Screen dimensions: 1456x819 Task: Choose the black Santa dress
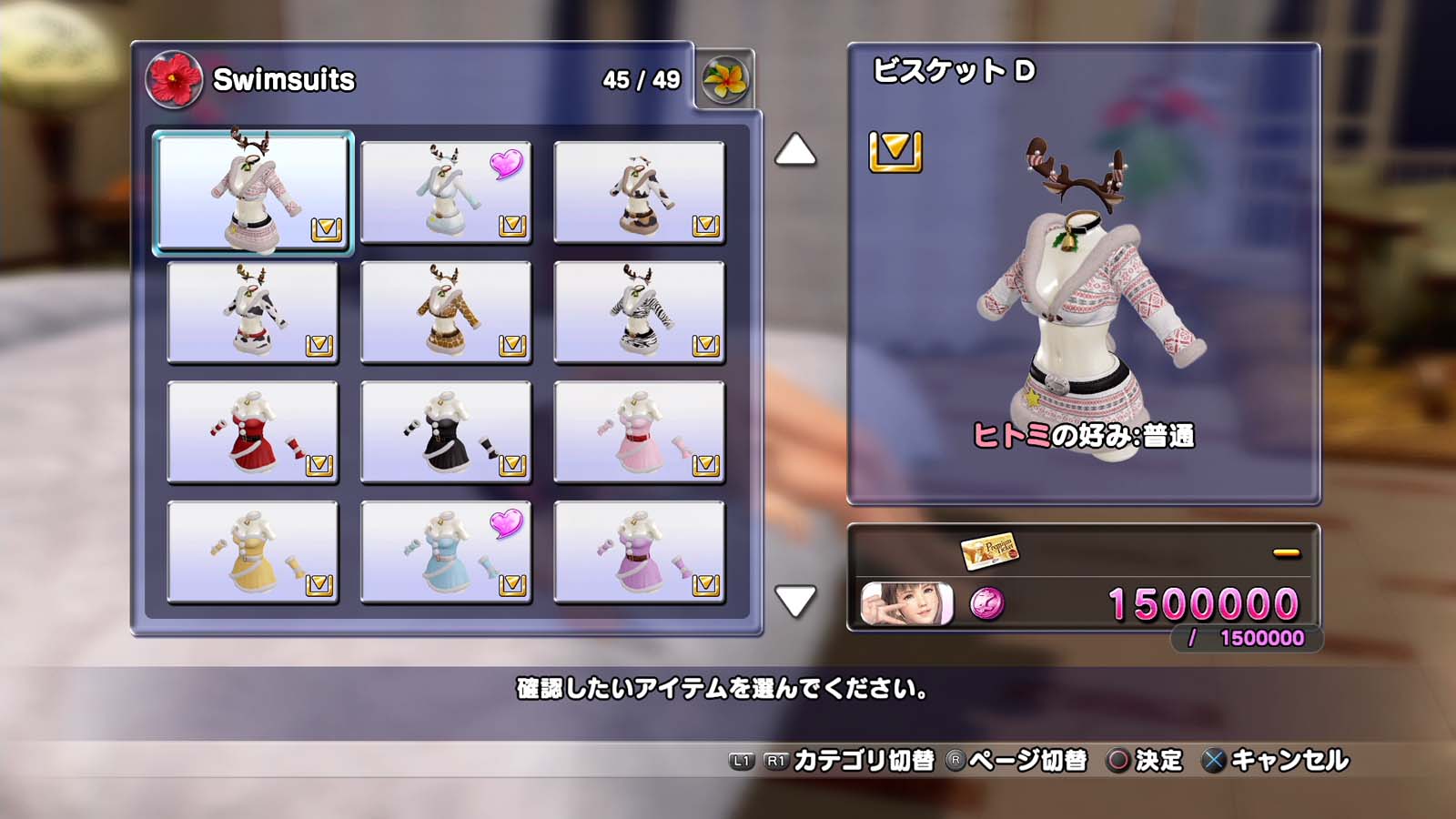tap(446, 432)
